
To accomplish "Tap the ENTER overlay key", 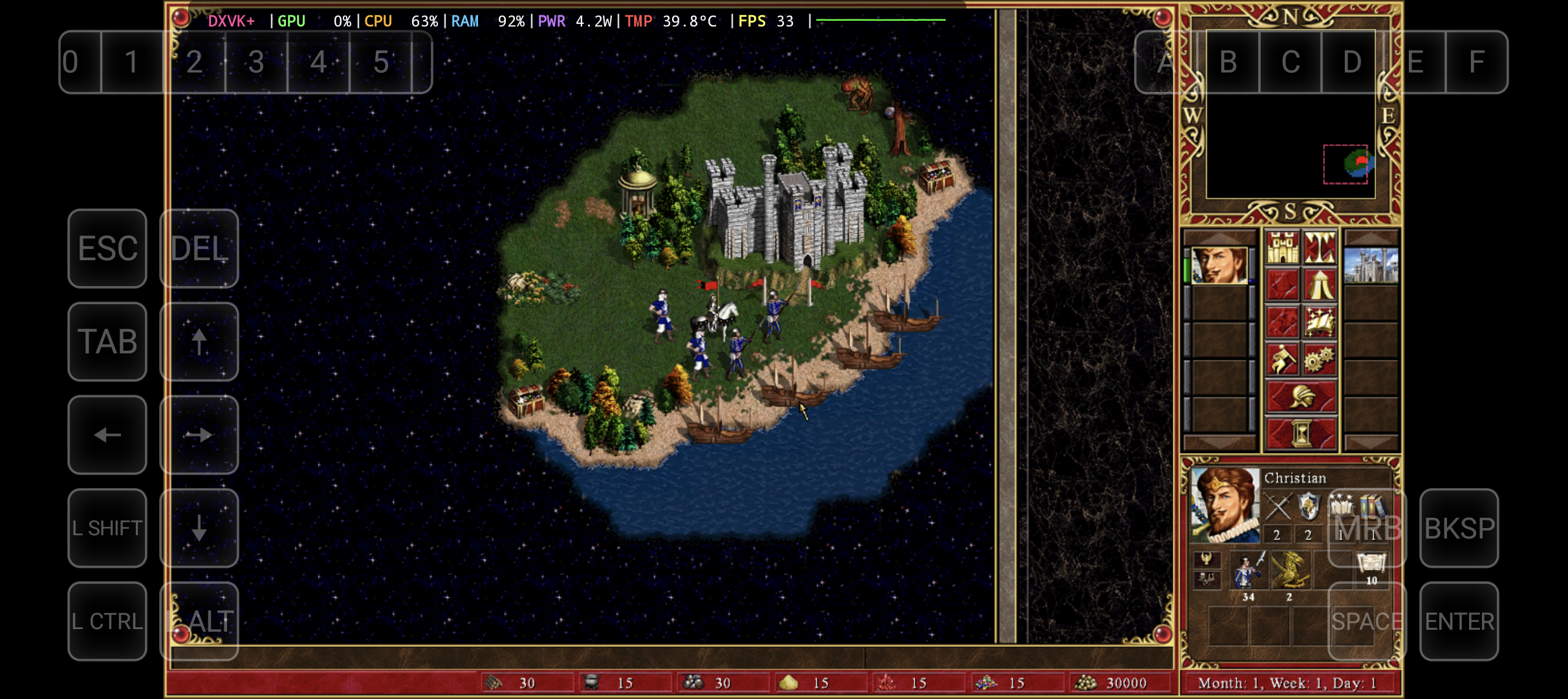I will coord(1459,621).
